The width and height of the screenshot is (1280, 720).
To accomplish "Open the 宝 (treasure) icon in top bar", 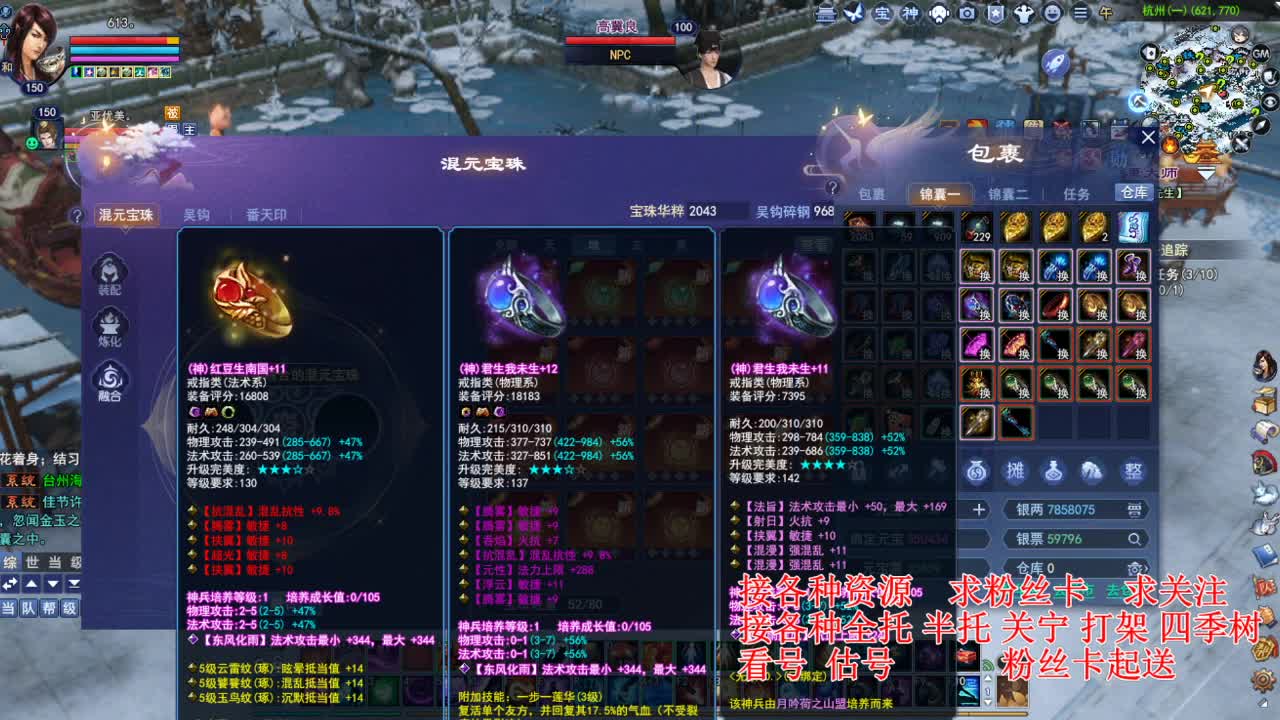I will [x=881, y=12].
